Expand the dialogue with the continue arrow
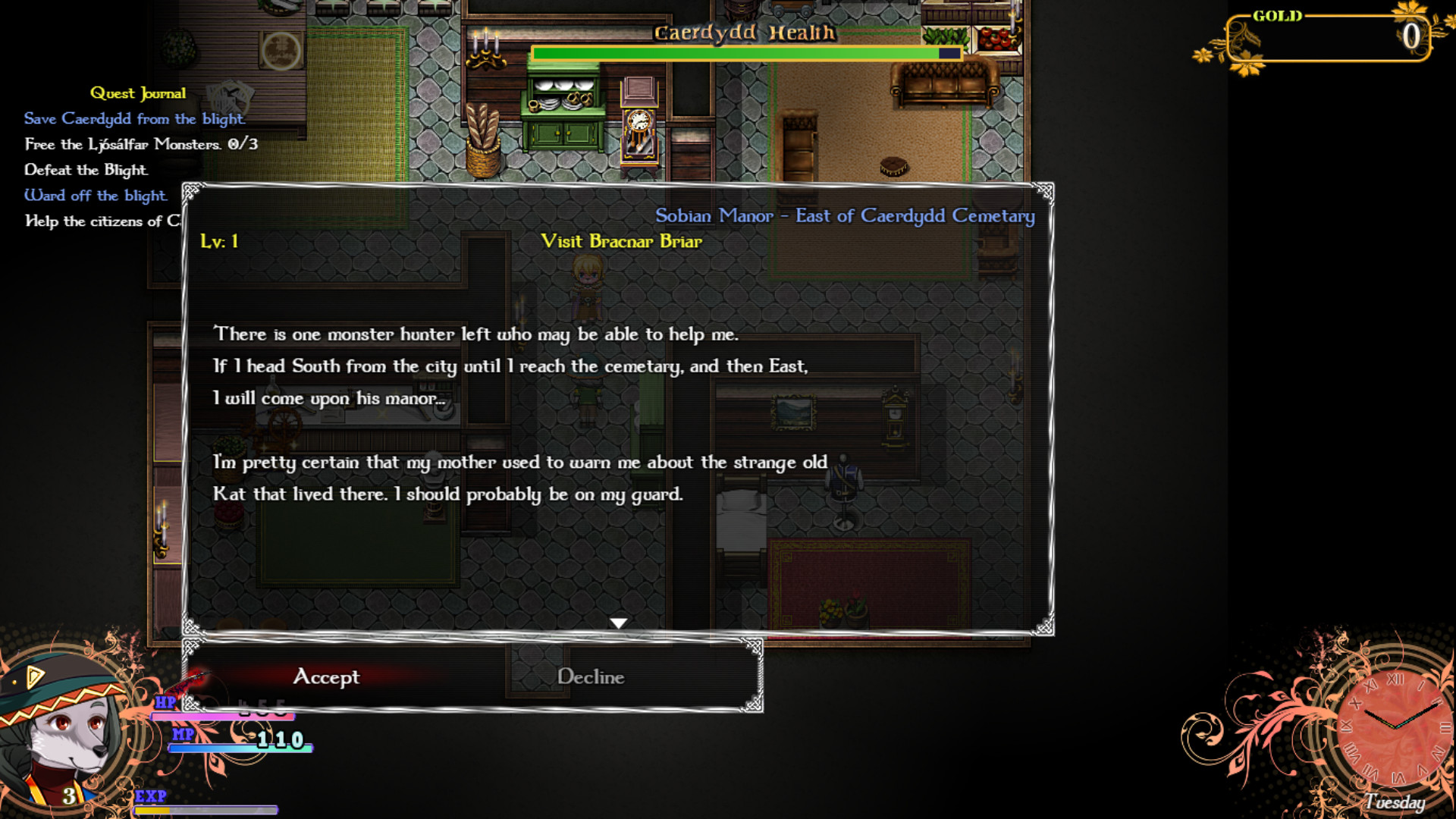The height and width of the screenshot is (819, 1456). click(x=620, y=623)
